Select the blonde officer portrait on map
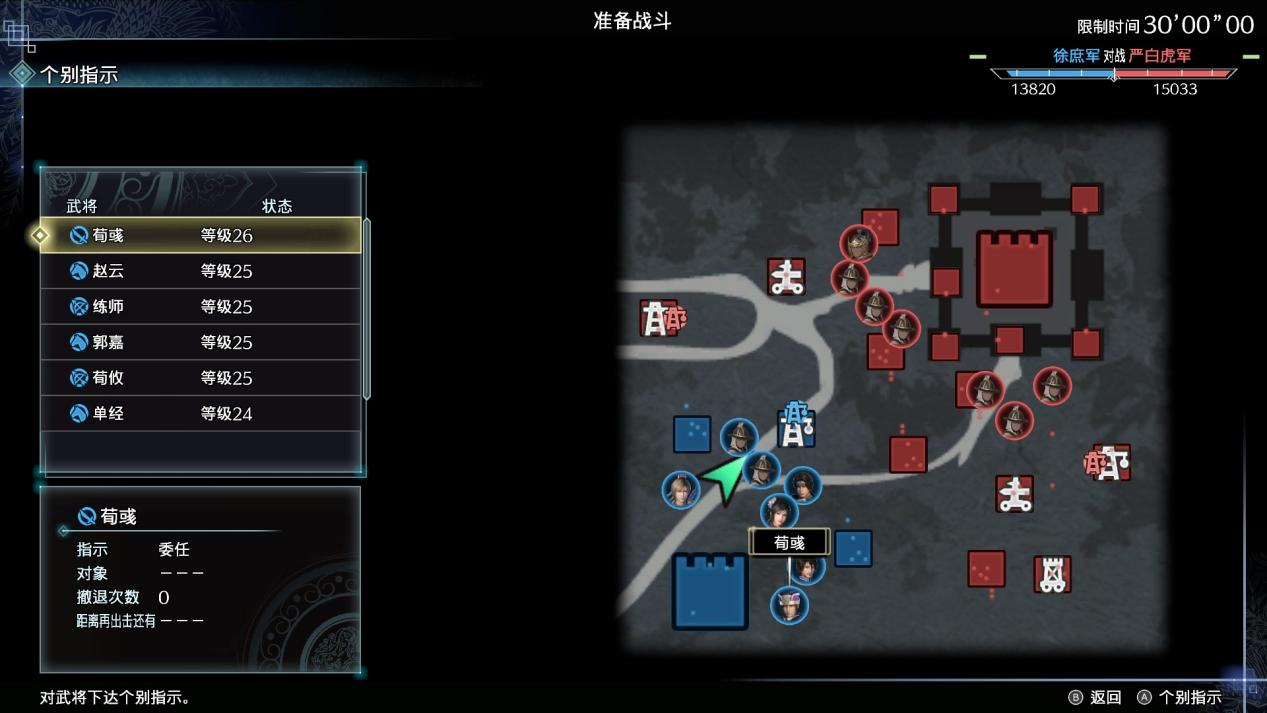Screen dimensions: 1267x713 click(x=680, y=490)
